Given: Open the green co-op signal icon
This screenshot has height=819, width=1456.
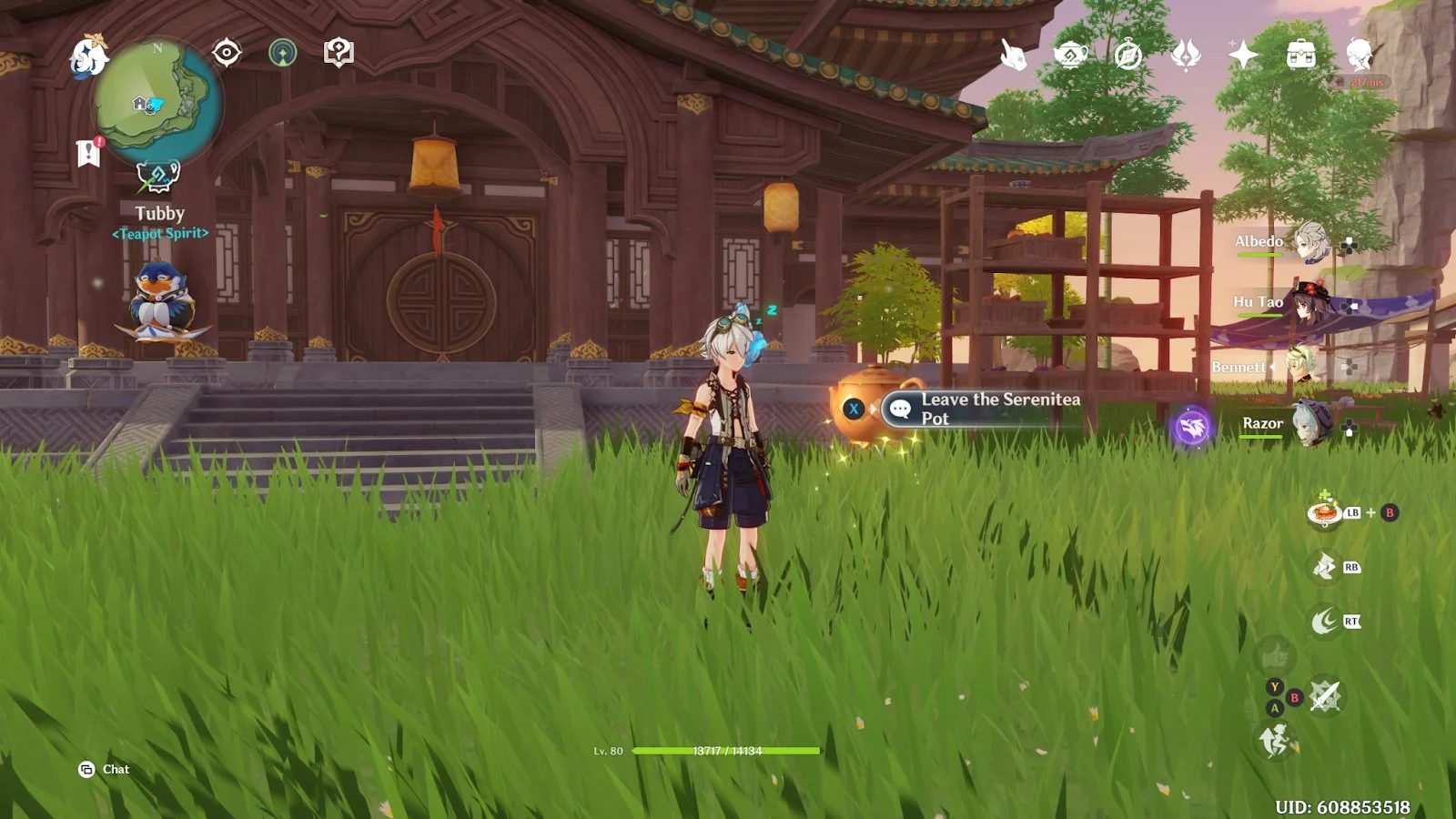Looking at the screenshot, I should [x=283, y=53].
